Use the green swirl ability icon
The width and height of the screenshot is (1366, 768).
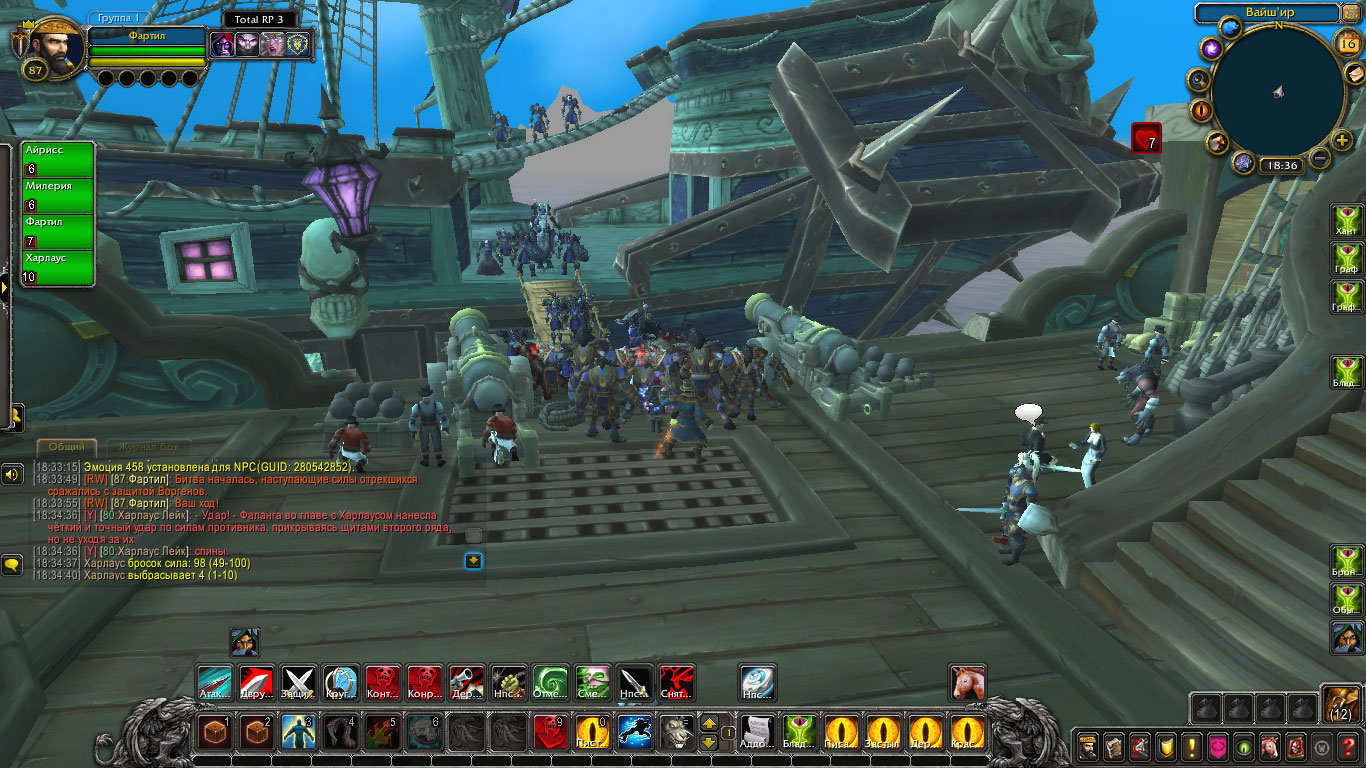point(550,683)
